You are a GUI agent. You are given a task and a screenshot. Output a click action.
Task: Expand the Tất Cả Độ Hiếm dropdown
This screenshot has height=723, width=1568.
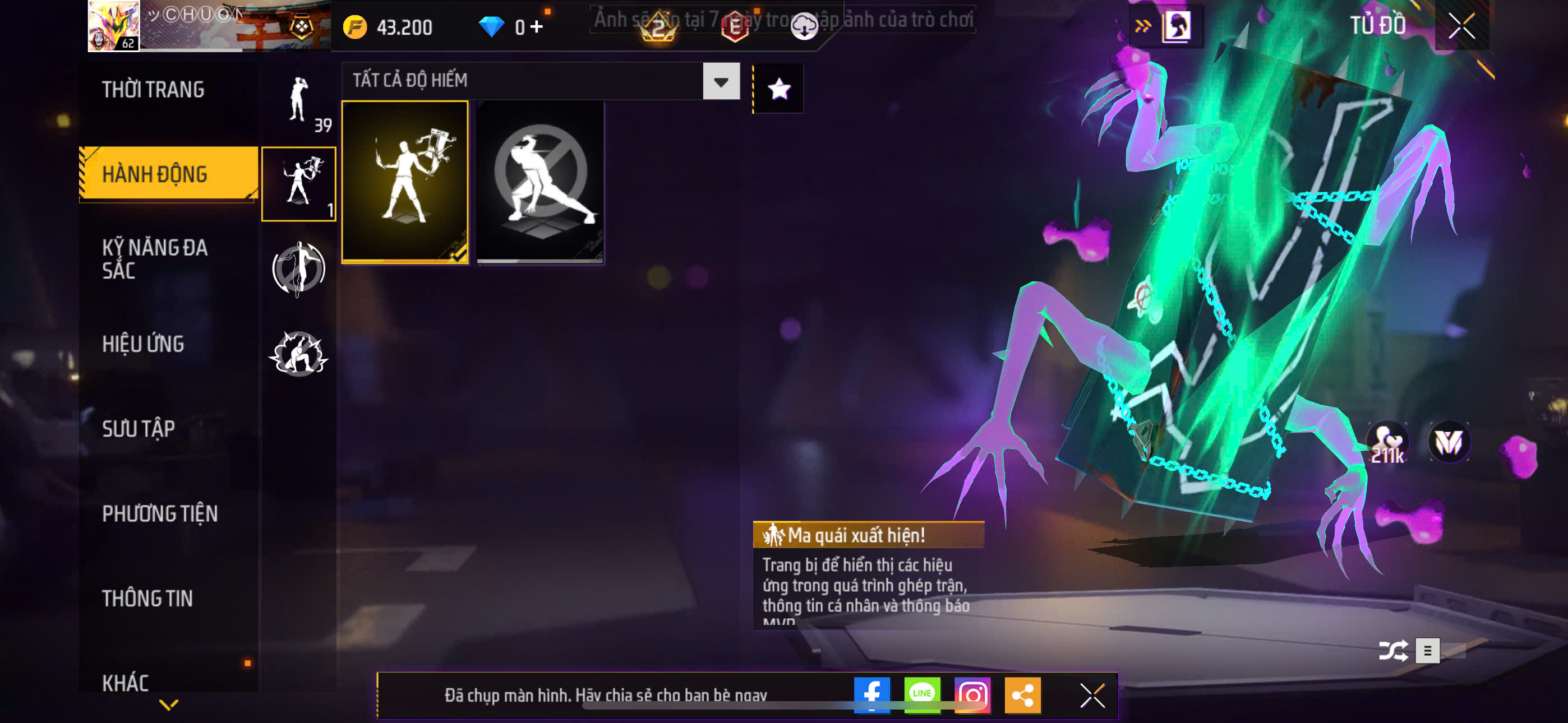tap(721, 81)
